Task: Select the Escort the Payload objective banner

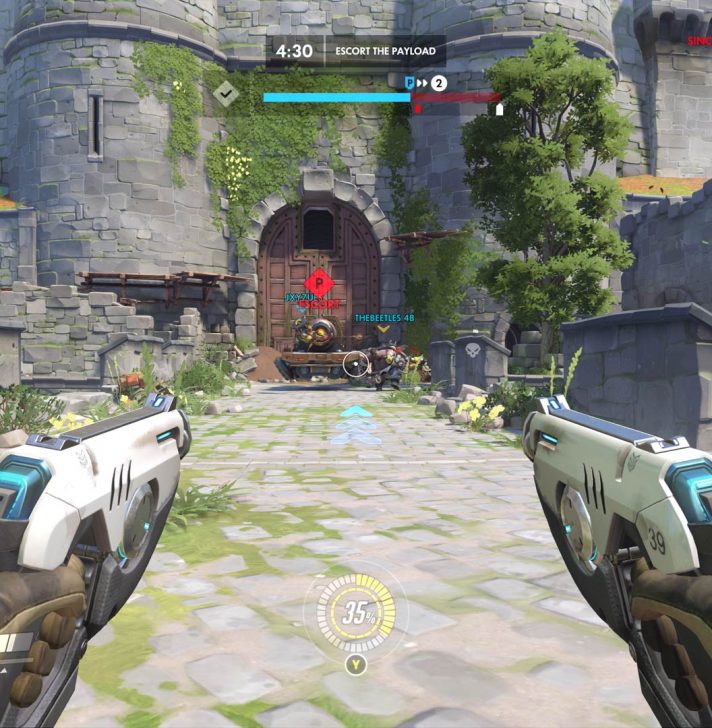Action: pyautogui.click(x=385, y=51)
